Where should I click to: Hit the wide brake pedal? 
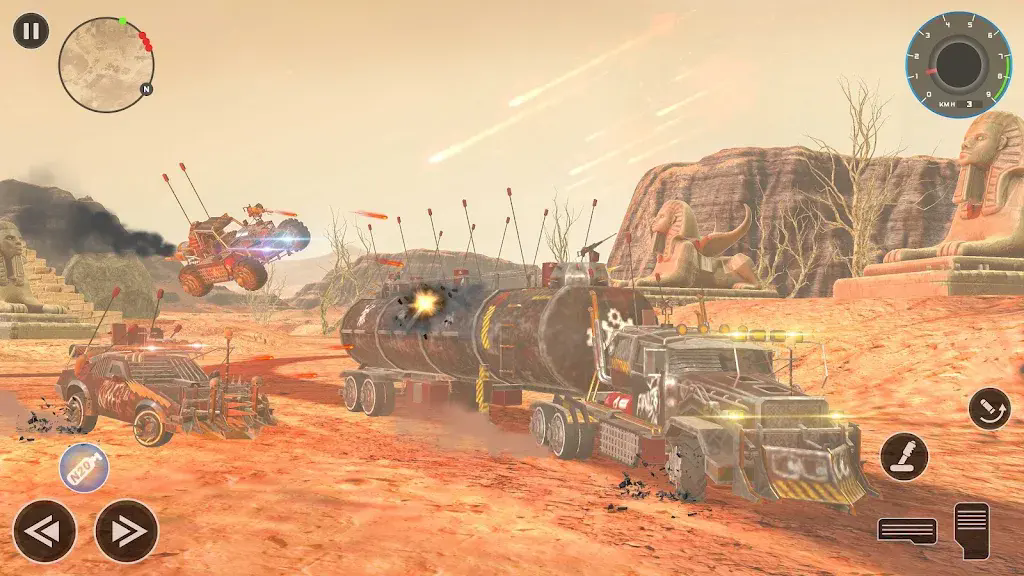(x=907, y=530)
